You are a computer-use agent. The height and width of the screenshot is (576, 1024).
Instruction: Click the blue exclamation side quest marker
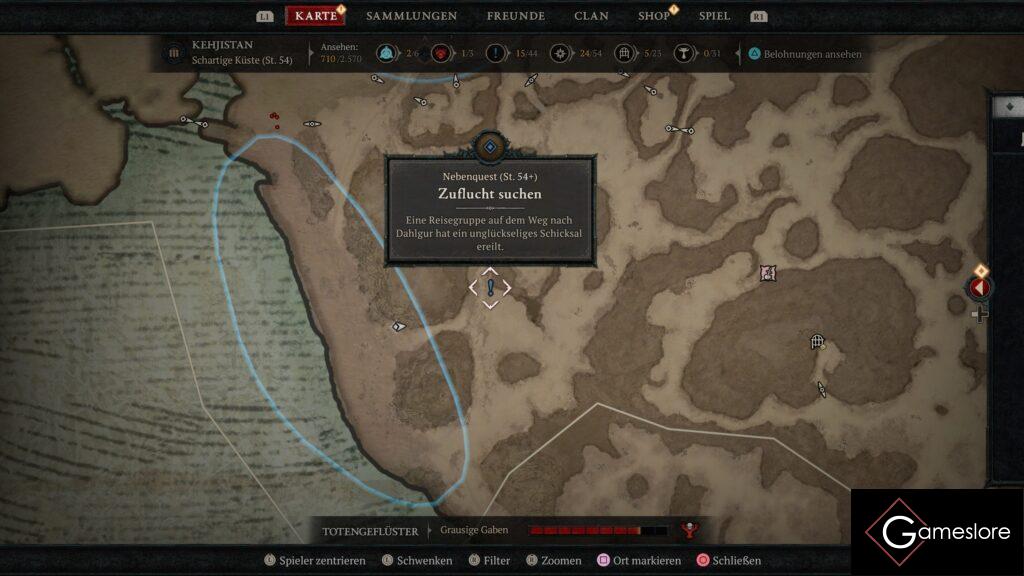(x=490, y=288)
